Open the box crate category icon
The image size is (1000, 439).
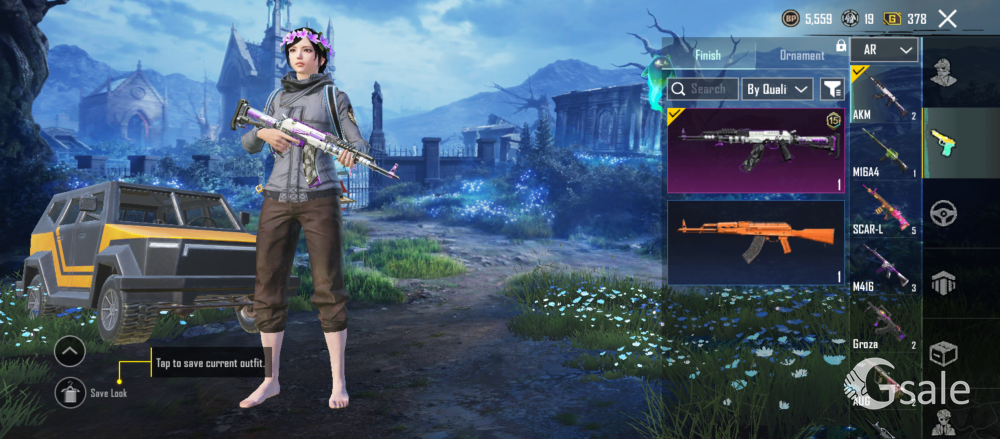pos(944,354)
